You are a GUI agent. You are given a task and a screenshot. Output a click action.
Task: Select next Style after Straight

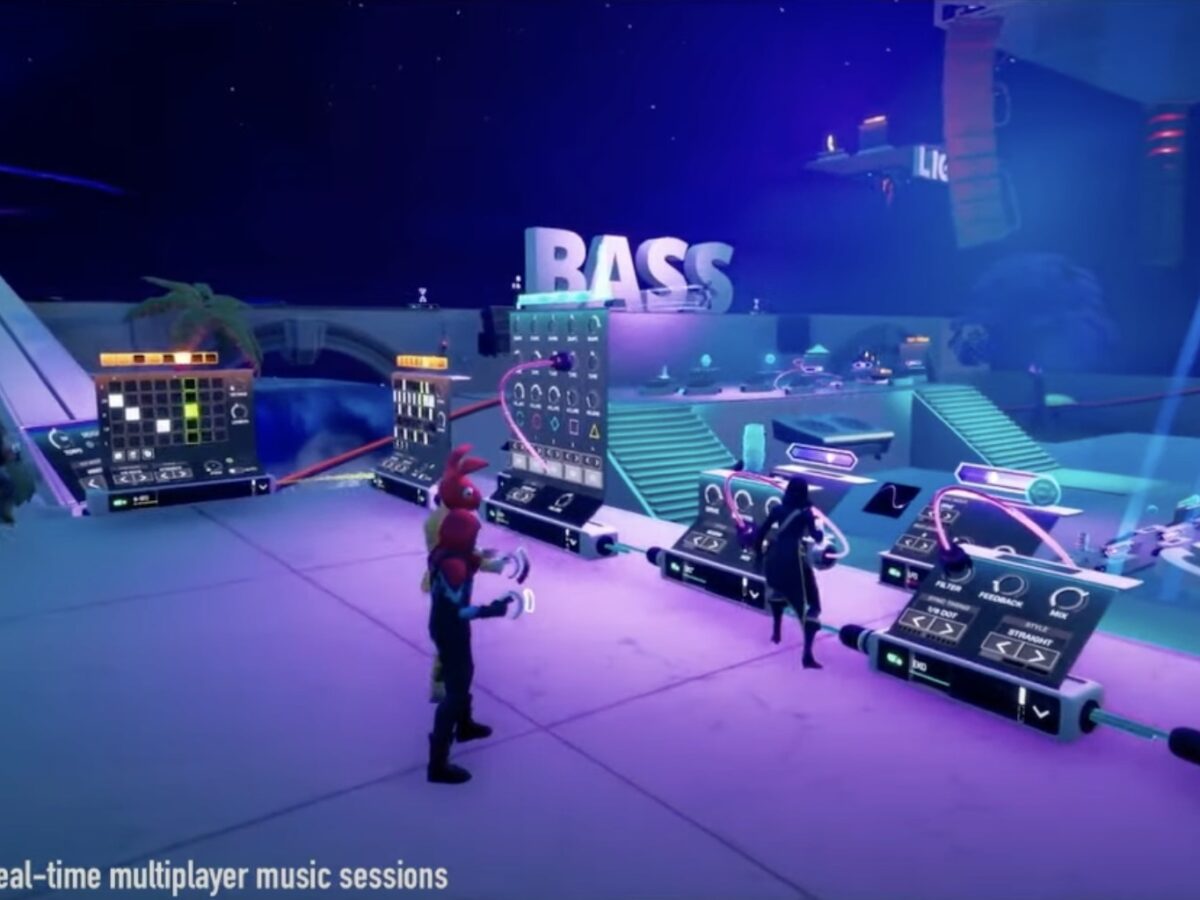tap(1039, 657)
